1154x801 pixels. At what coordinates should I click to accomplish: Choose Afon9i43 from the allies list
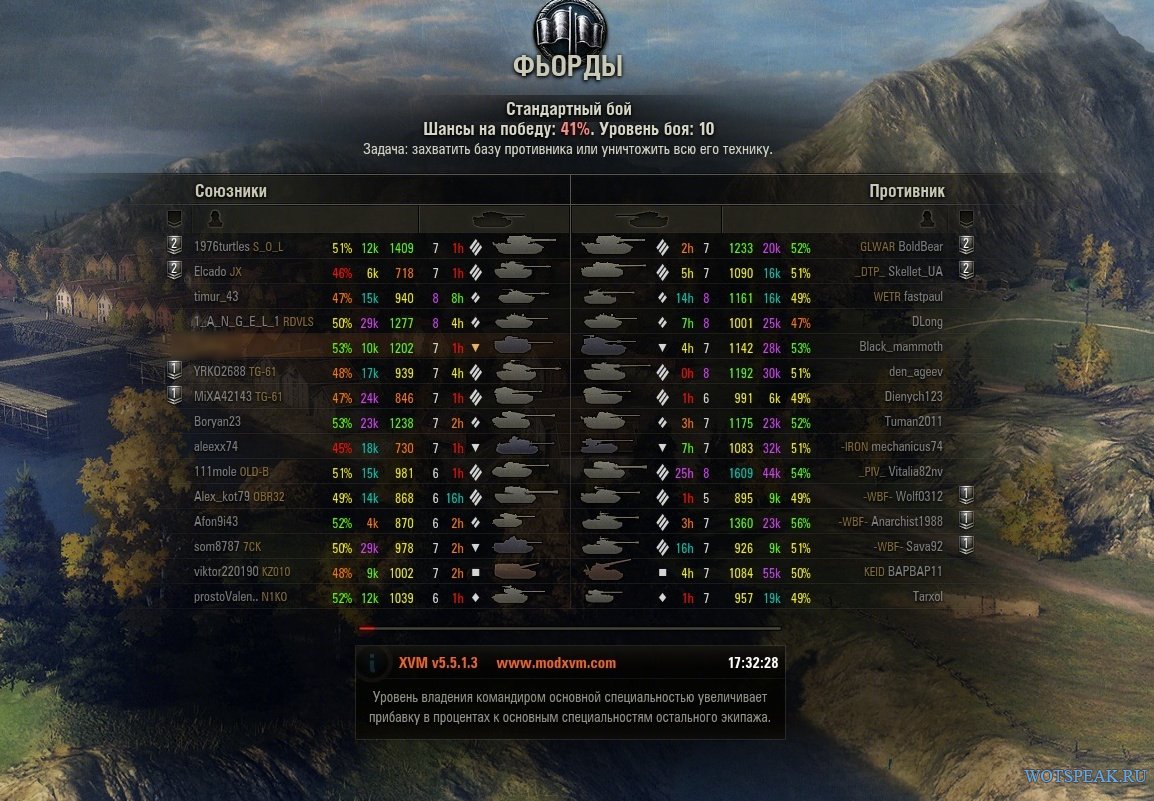pos(216,522)
